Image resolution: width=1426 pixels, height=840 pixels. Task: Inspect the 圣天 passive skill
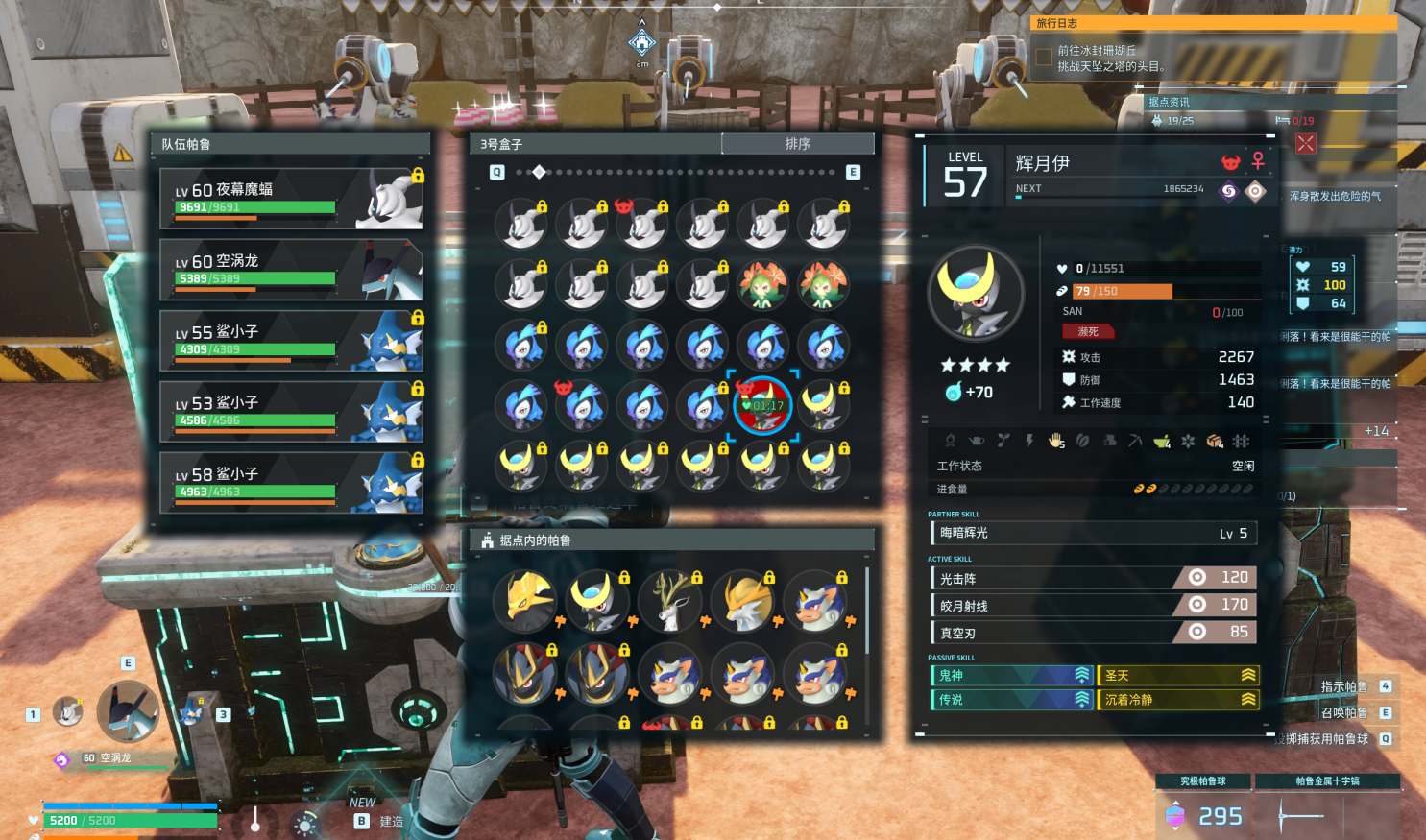[1178, 676]
